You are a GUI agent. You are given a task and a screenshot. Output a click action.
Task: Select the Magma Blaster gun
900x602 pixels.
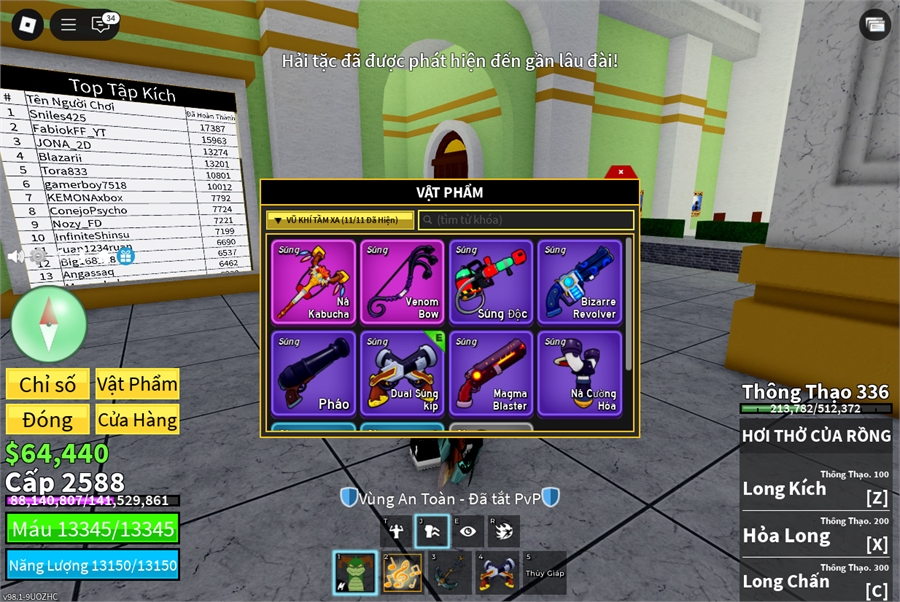tap(492, 373)
